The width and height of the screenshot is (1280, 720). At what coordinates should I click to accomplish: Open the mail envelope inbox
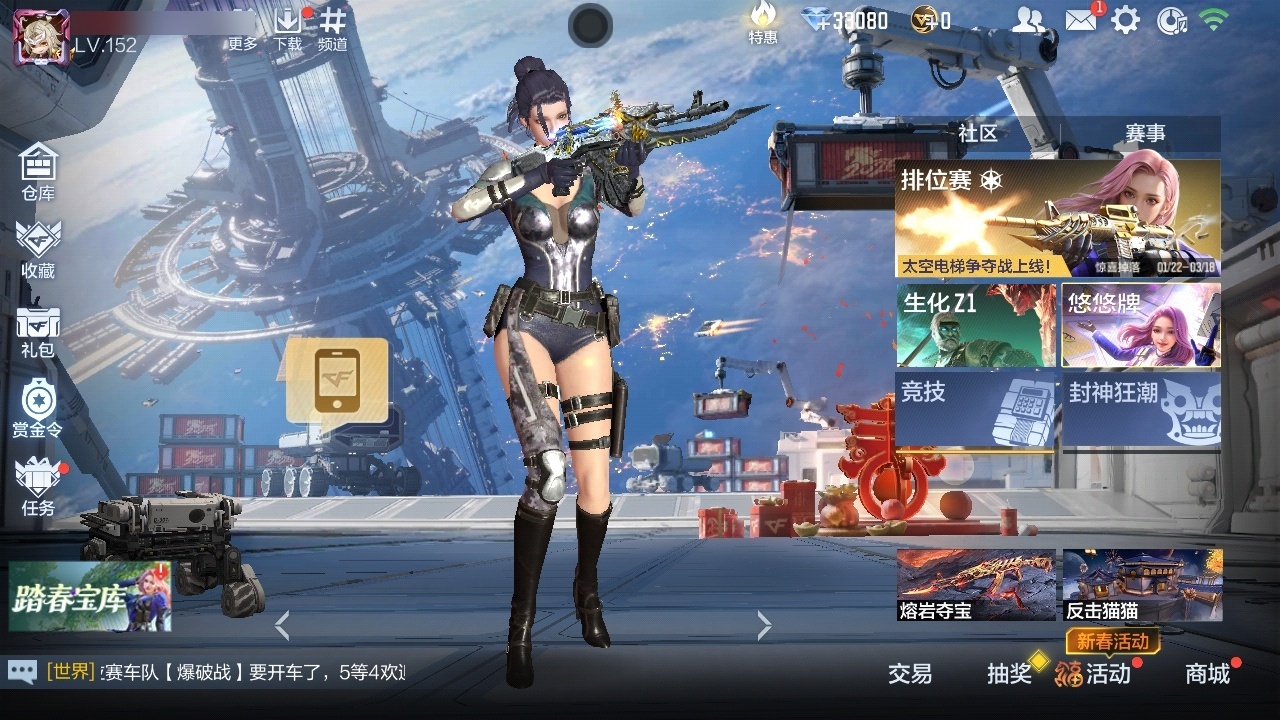[1080, 20]
